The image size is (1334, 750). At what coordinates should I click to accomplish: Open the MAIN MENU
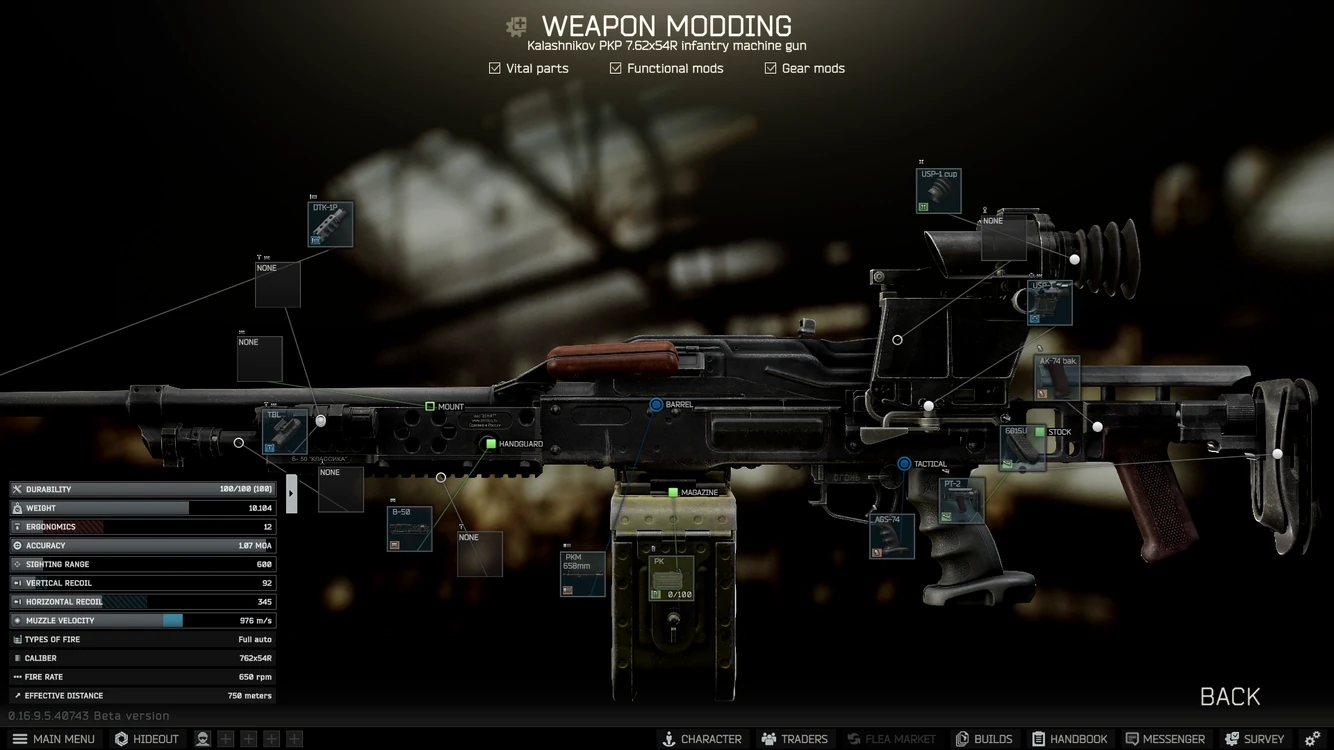54,738
